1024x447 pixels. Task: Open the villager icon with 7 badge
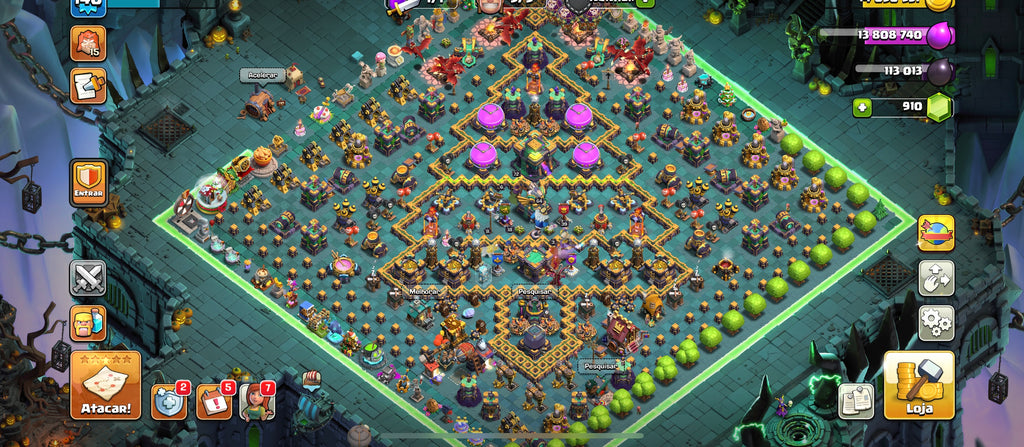[256, 401]
